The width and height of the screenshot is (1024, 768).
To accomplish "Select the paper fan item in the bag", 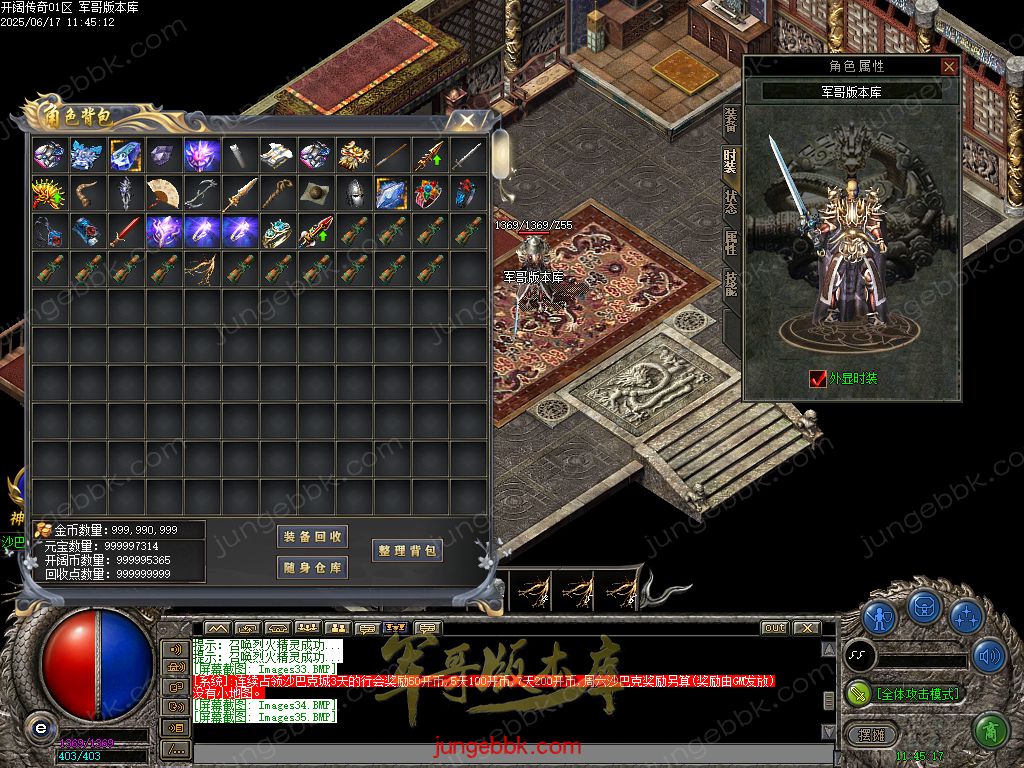I will point(163,193).
